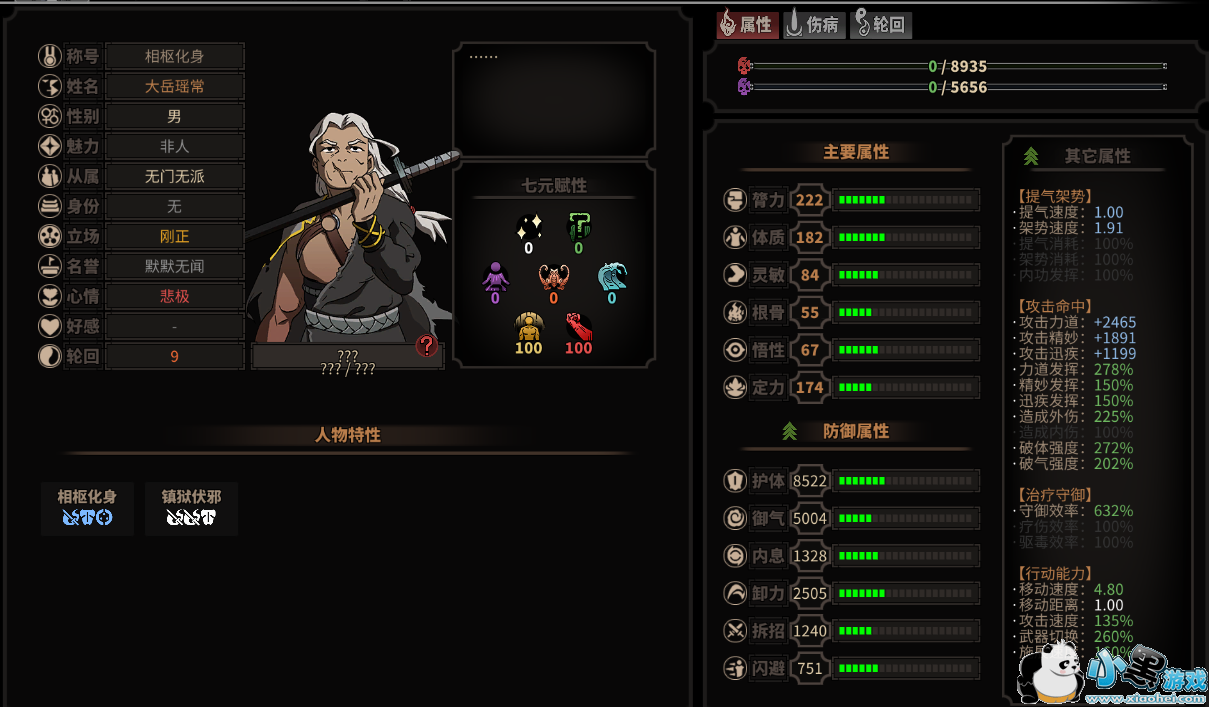Click the red question mark icon

[427, 346]
